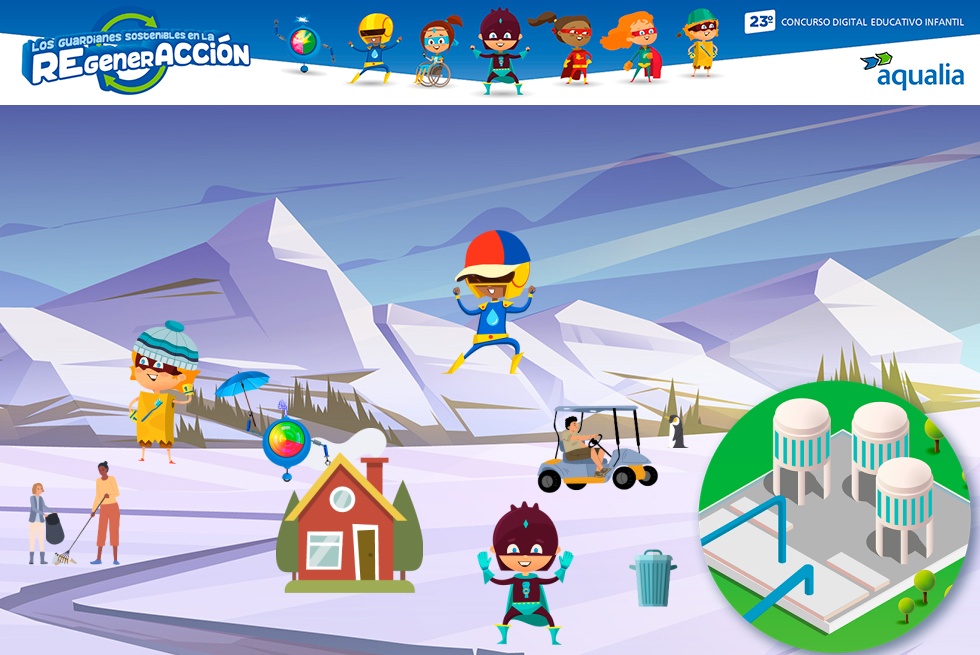Visit the aqualia logo link
The height and width of the screenshot is (655, 980).
(x=912, y=70)
